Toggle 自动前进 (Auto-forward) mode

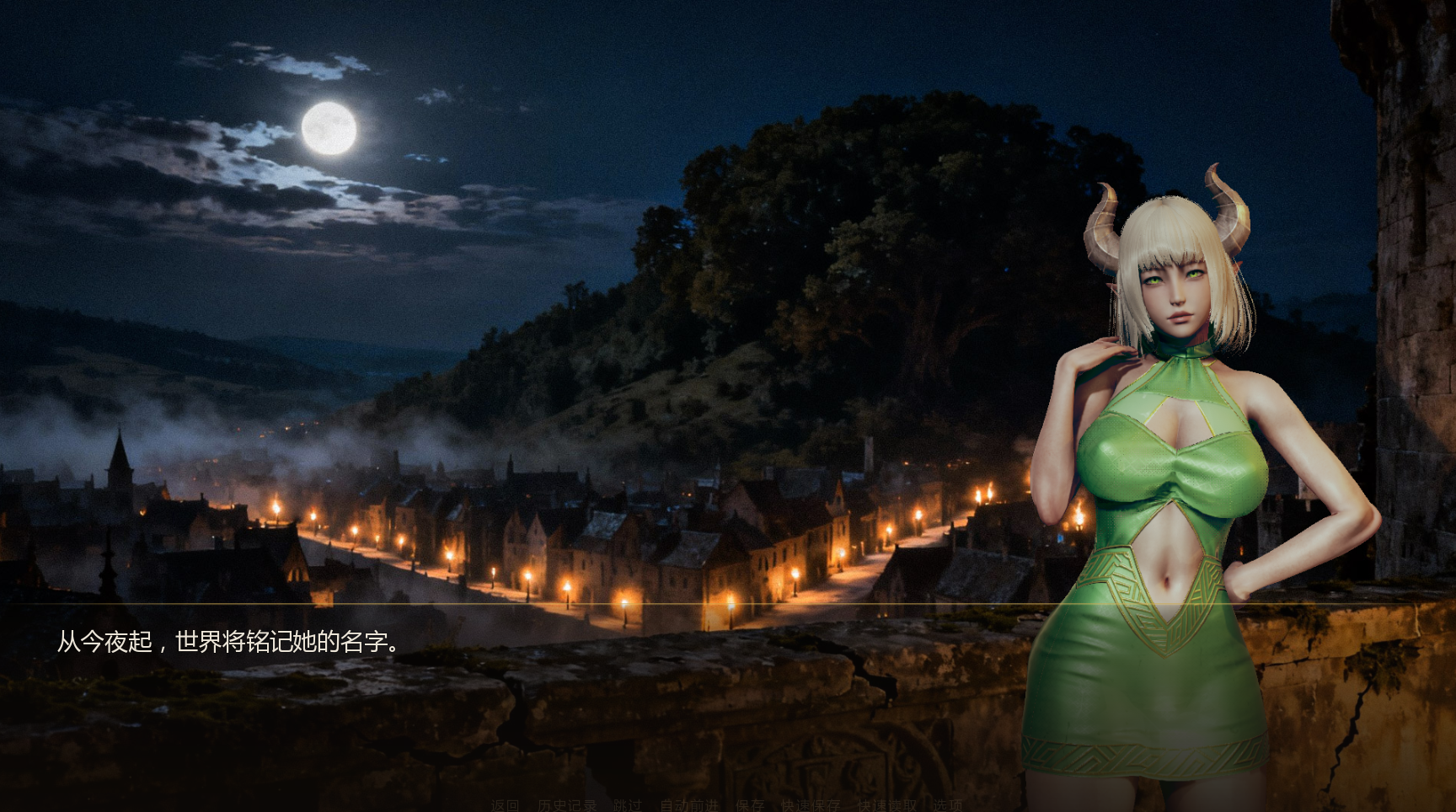tap(688, 805)
